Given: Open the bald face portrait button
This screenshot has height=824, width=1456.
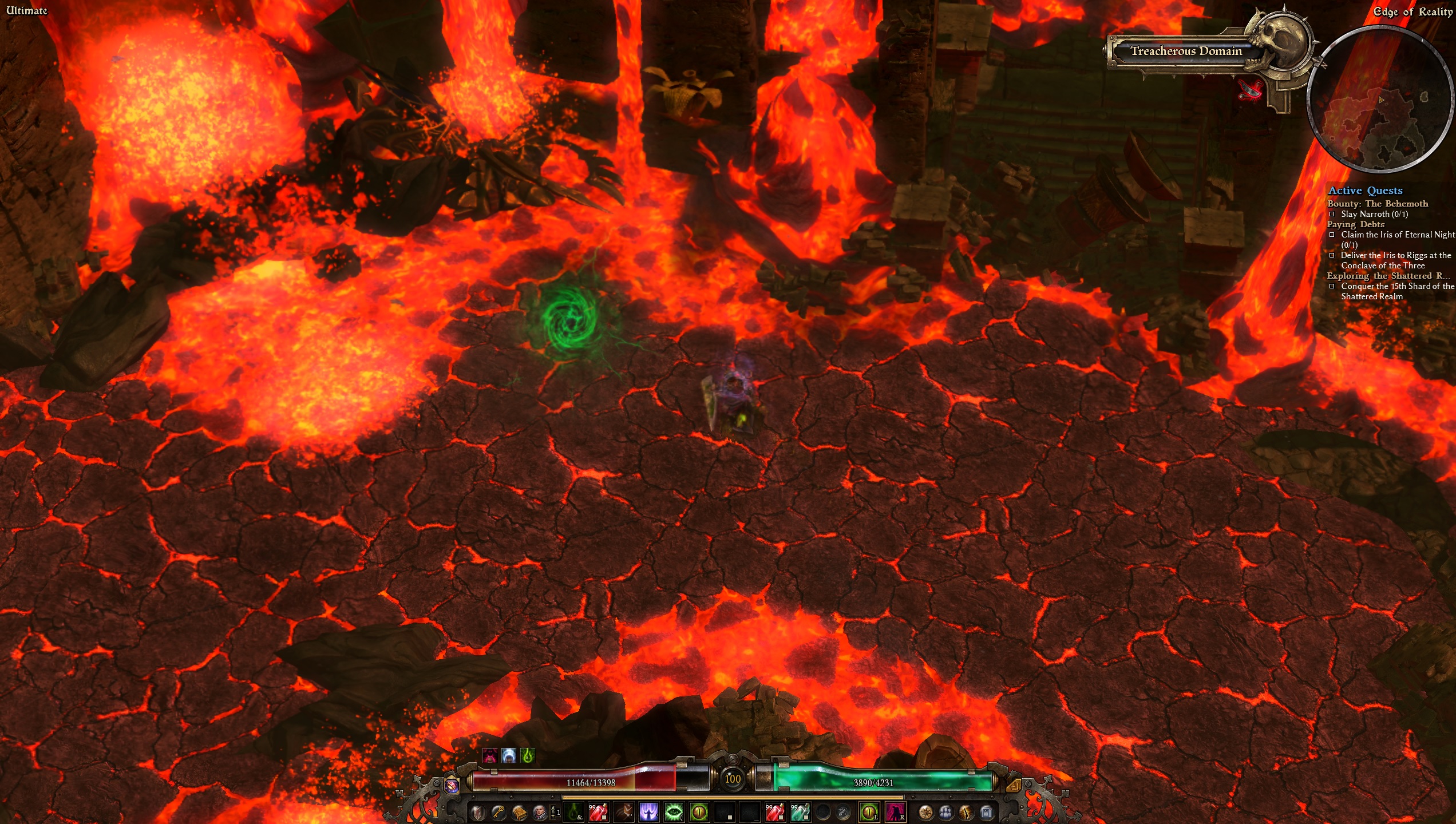Looking at the screenshot, I should click(x=539, y=812).
